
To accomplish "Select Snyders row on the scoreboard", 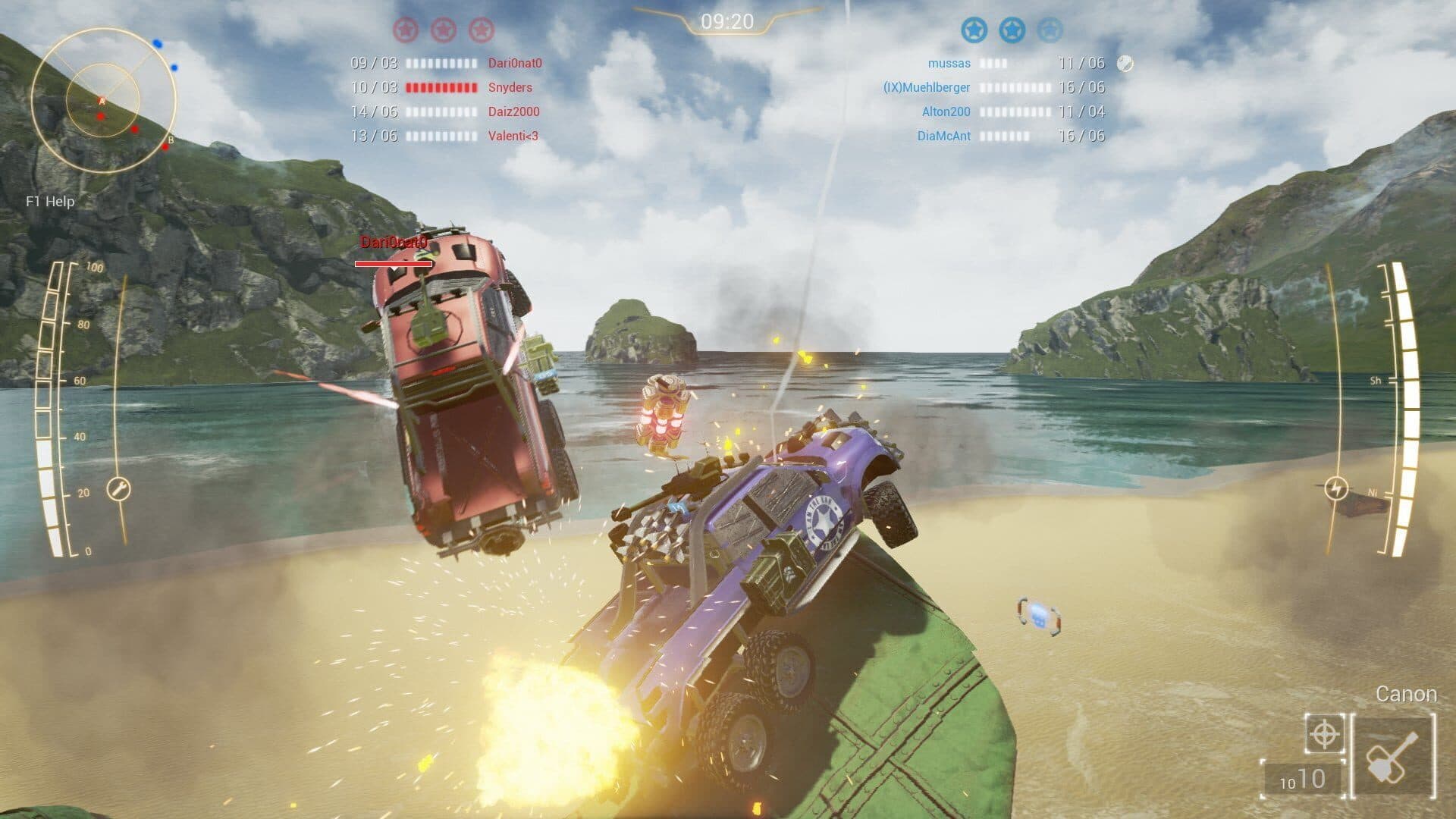I will pyautogui.click(x=510, y=88).
